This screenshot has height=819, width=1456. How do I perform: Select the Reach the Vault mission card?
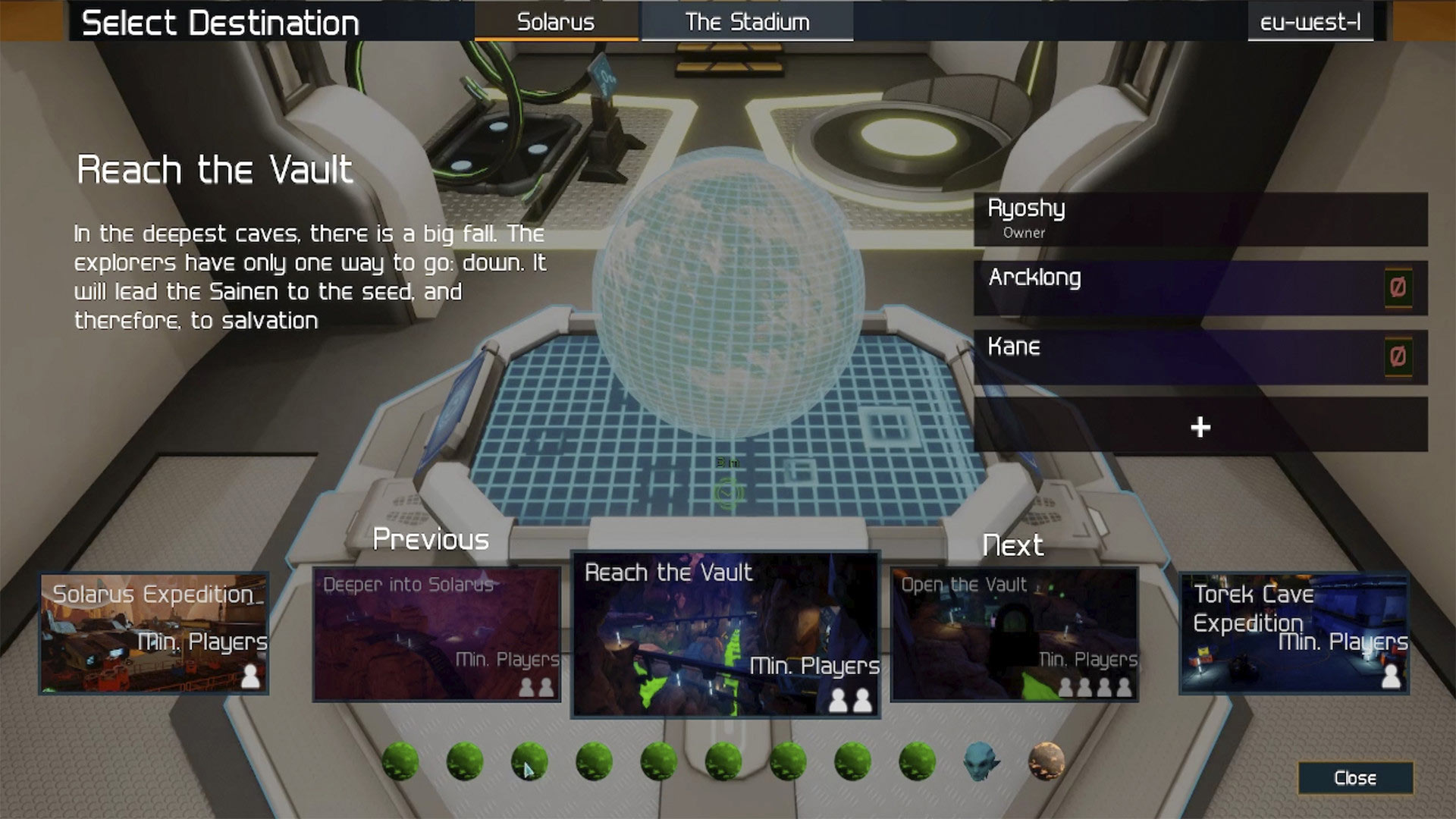tap(725, 634)
